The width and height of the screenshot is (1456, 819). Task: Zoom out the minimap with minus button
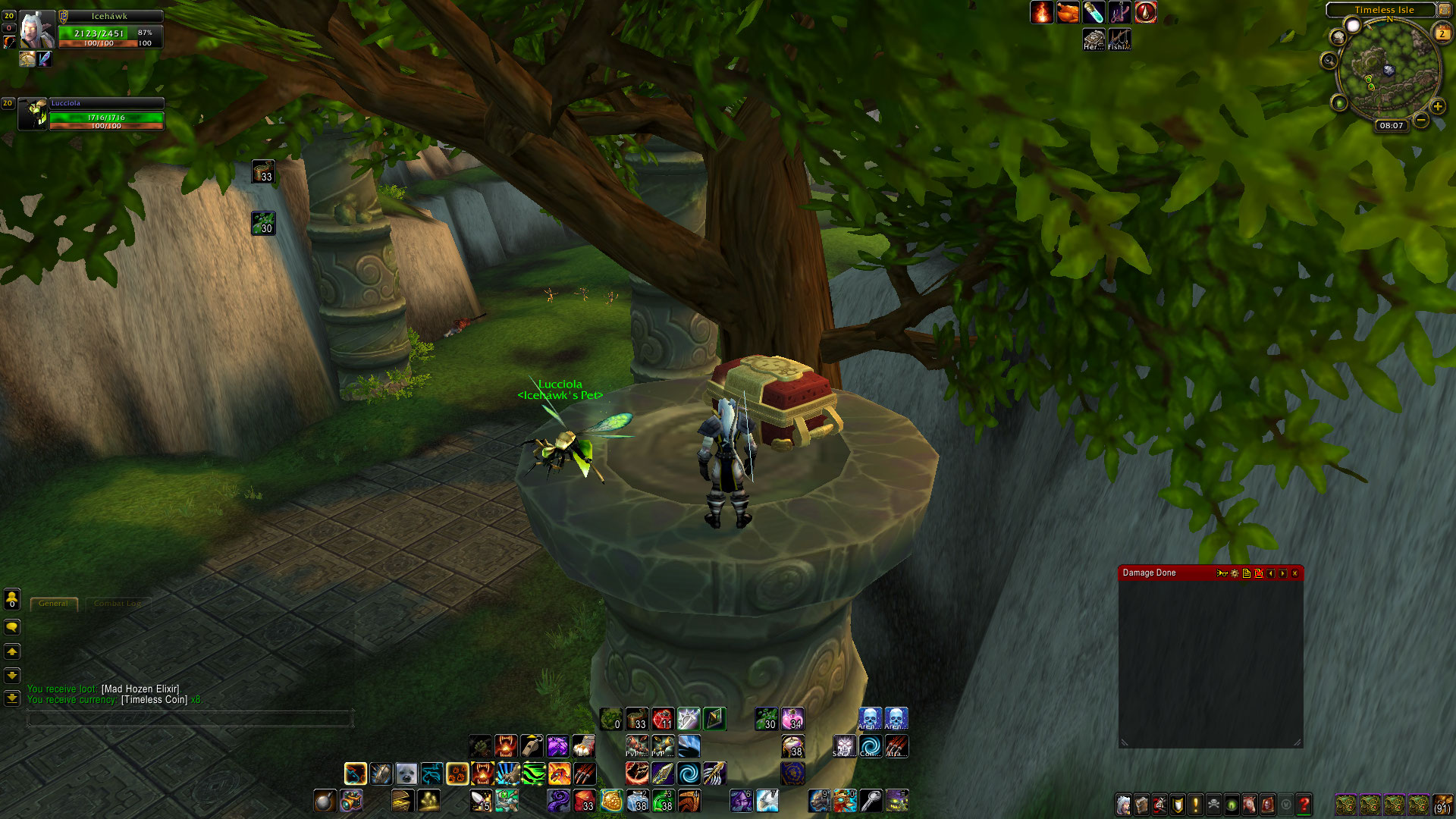(1421, 120)
